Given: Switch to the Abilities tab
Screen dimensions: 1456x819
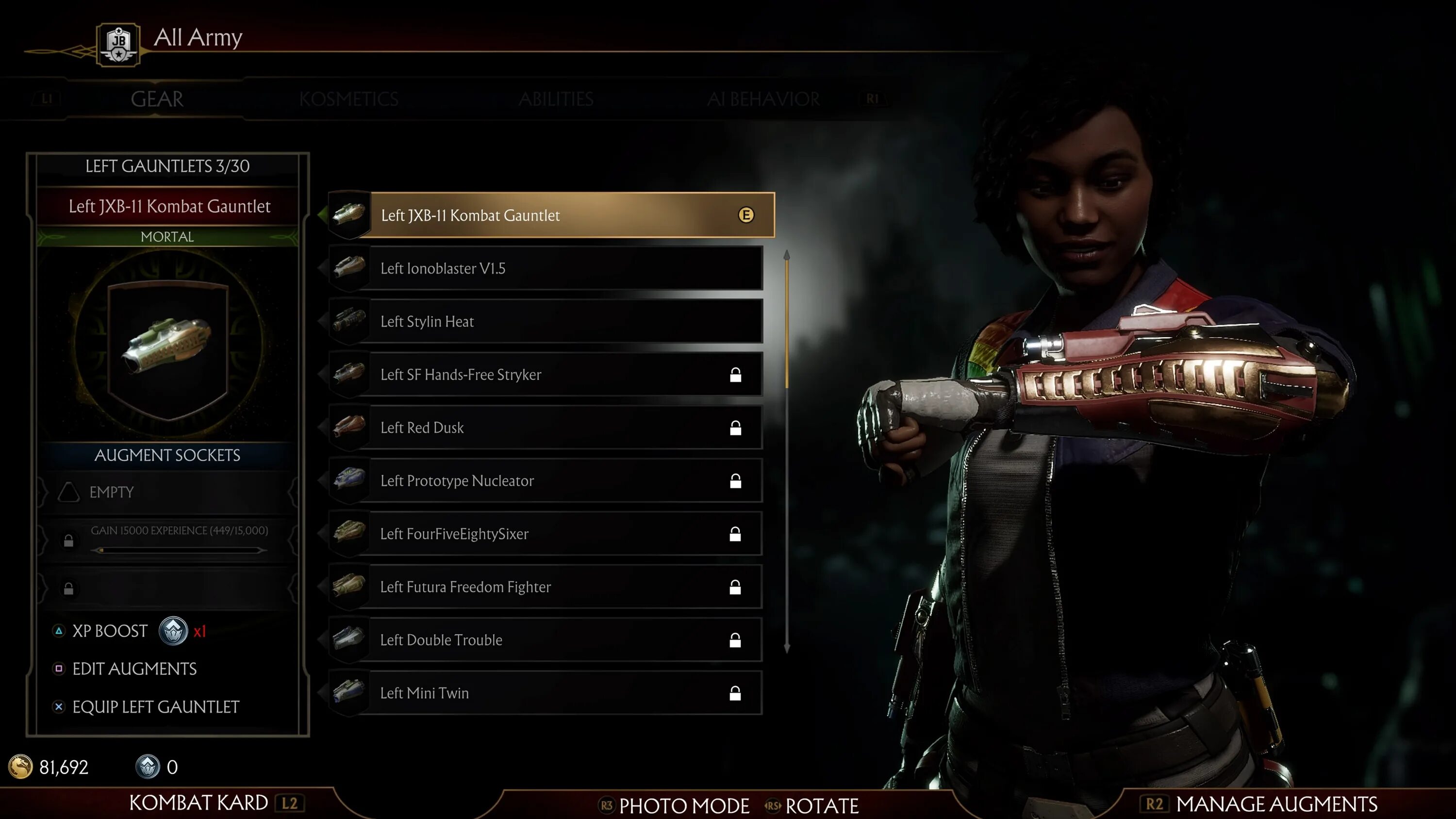Looking at the screenshot, I should pyautogui.click(x=556, y=99).
